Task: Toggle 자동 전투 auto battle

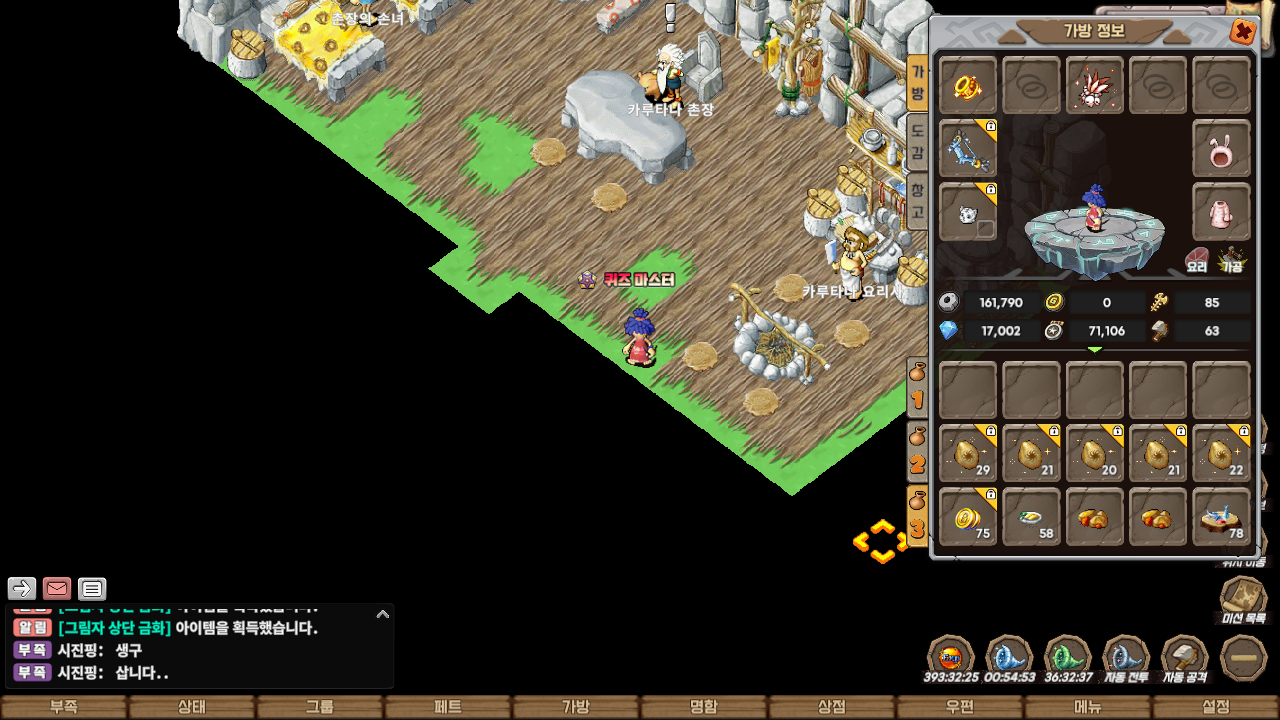Action: (1126, 659)
